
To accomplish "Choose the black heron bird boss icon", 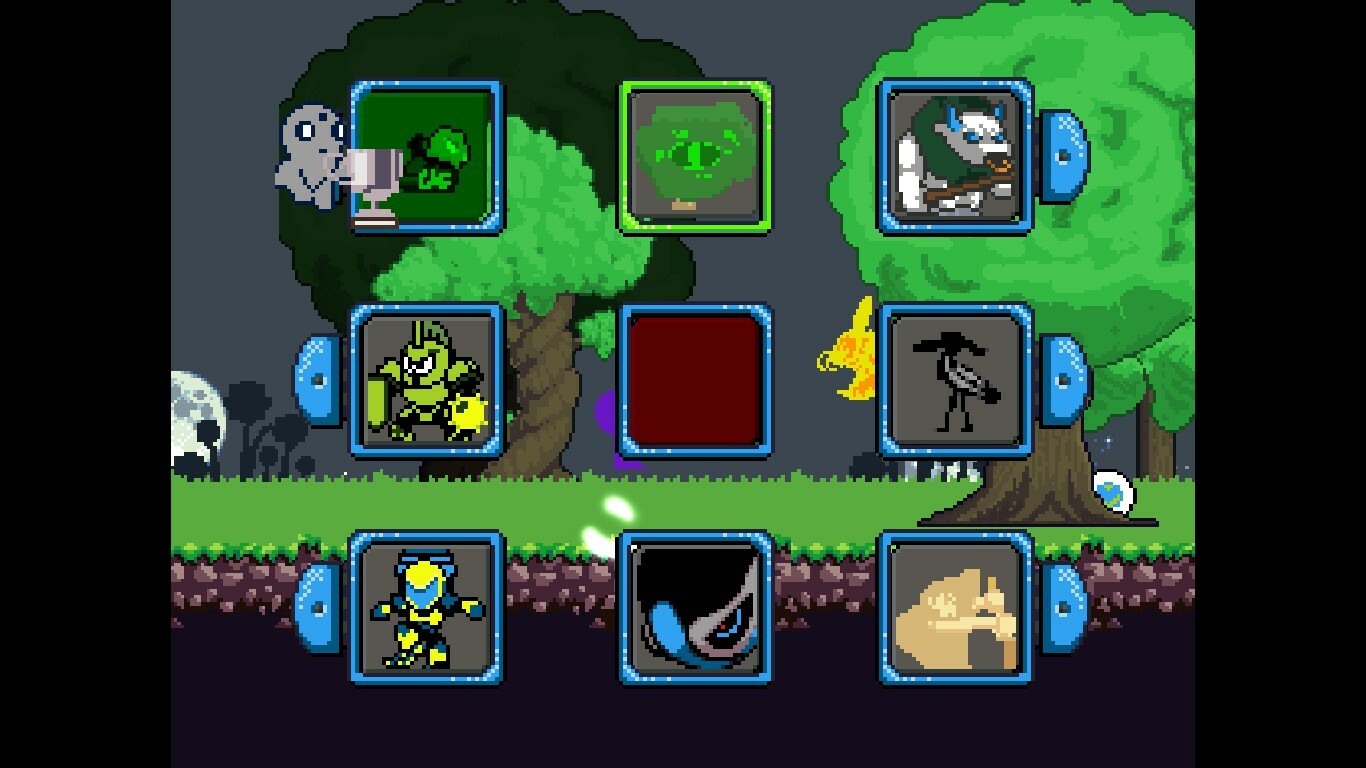I will (x=953, y=383).
